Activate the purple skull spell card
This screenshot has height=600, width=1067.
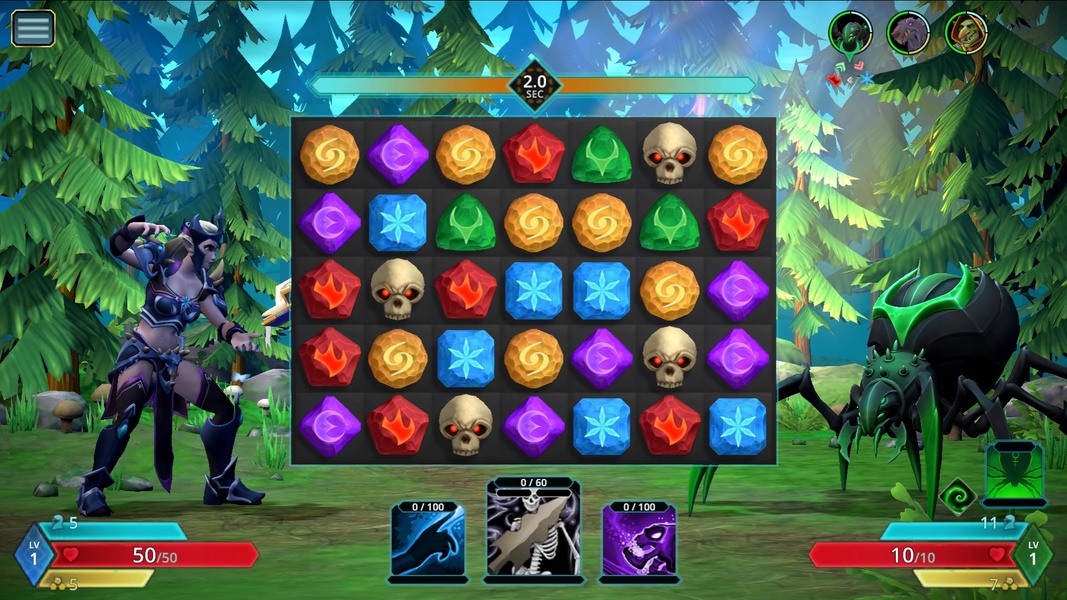click(639, 541)
